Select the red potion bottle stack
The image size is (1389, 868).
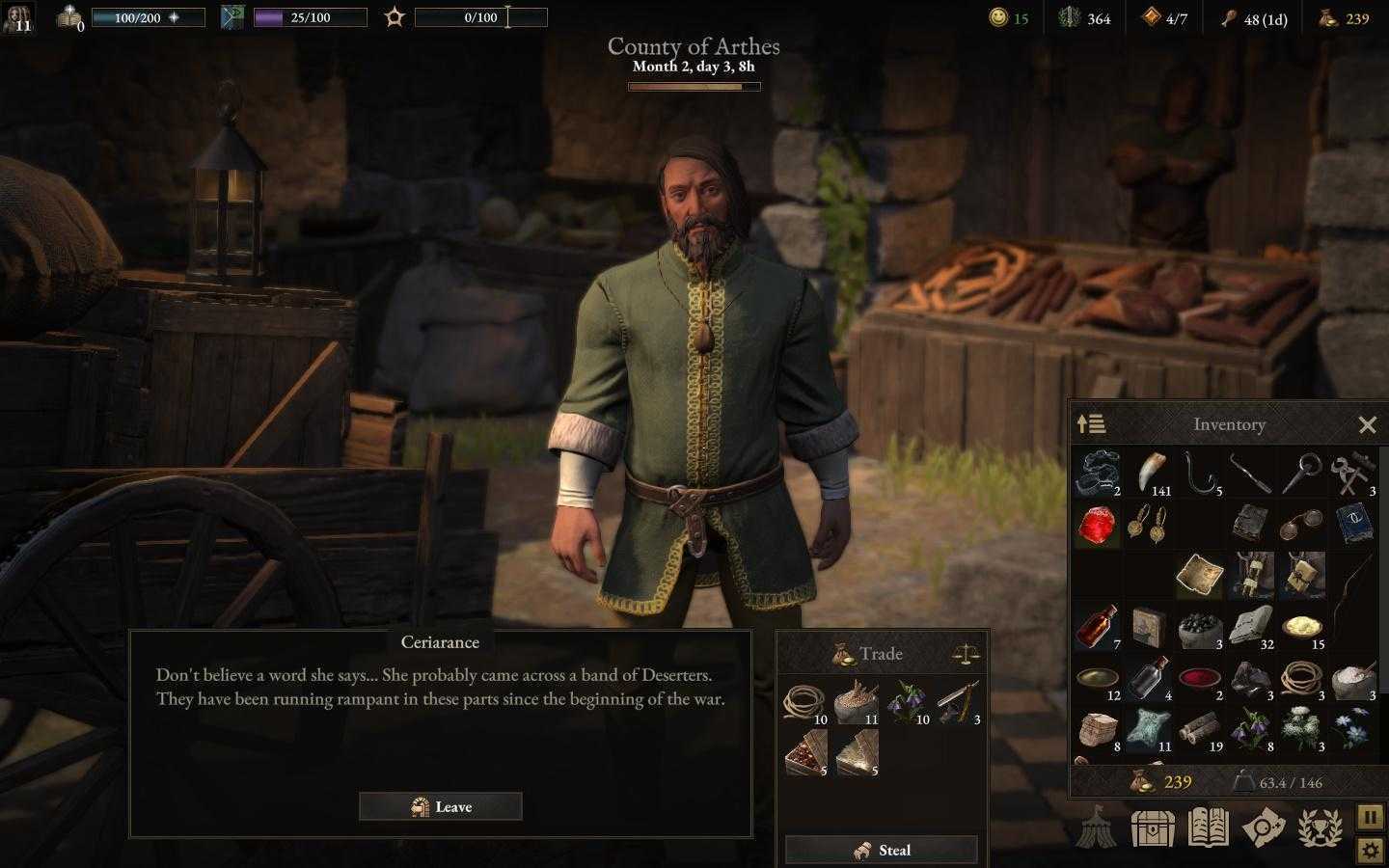(1097, 627)
